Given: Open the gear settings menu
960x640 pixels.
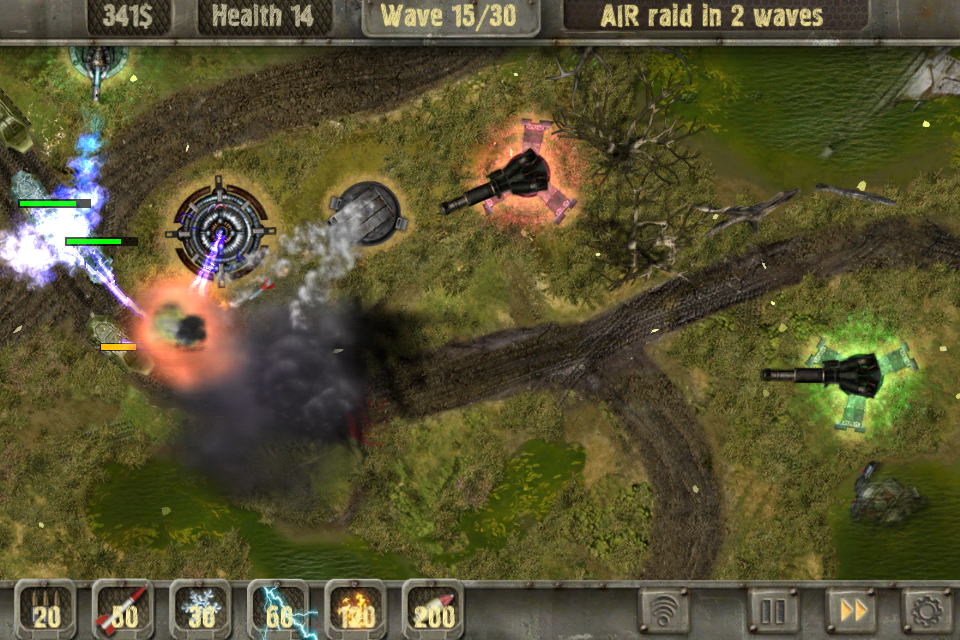Looking at the screenshot, I should click(x=926, y=609).
